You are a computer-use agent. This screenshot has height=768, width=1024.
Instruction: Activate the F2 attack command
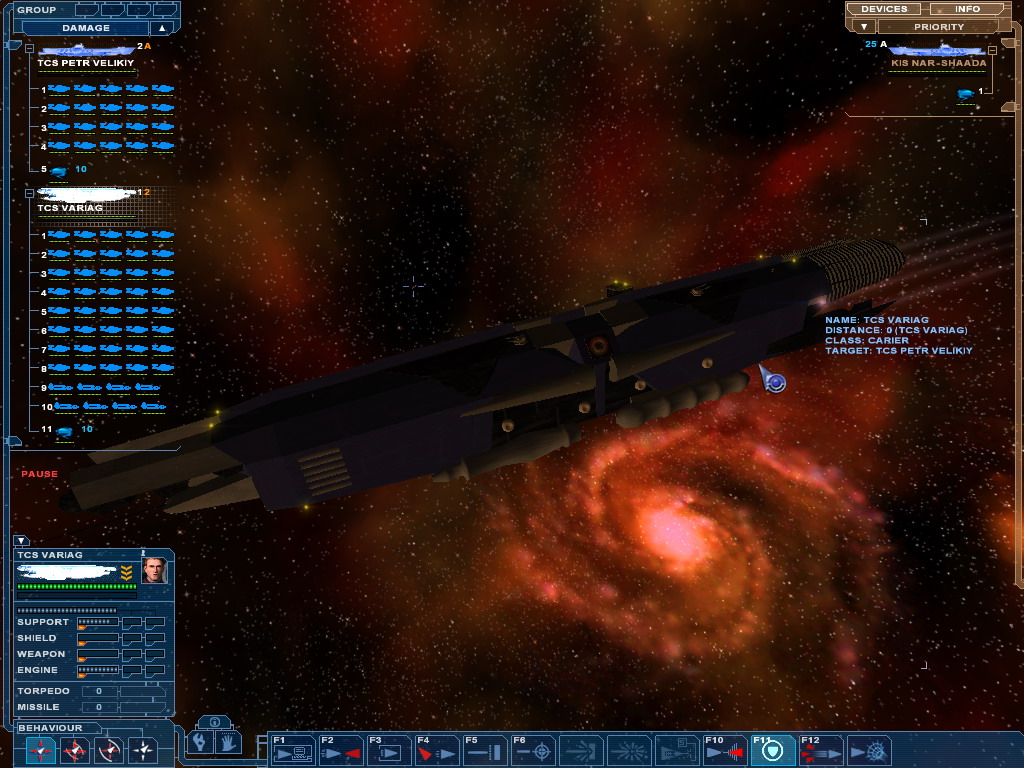340,750
